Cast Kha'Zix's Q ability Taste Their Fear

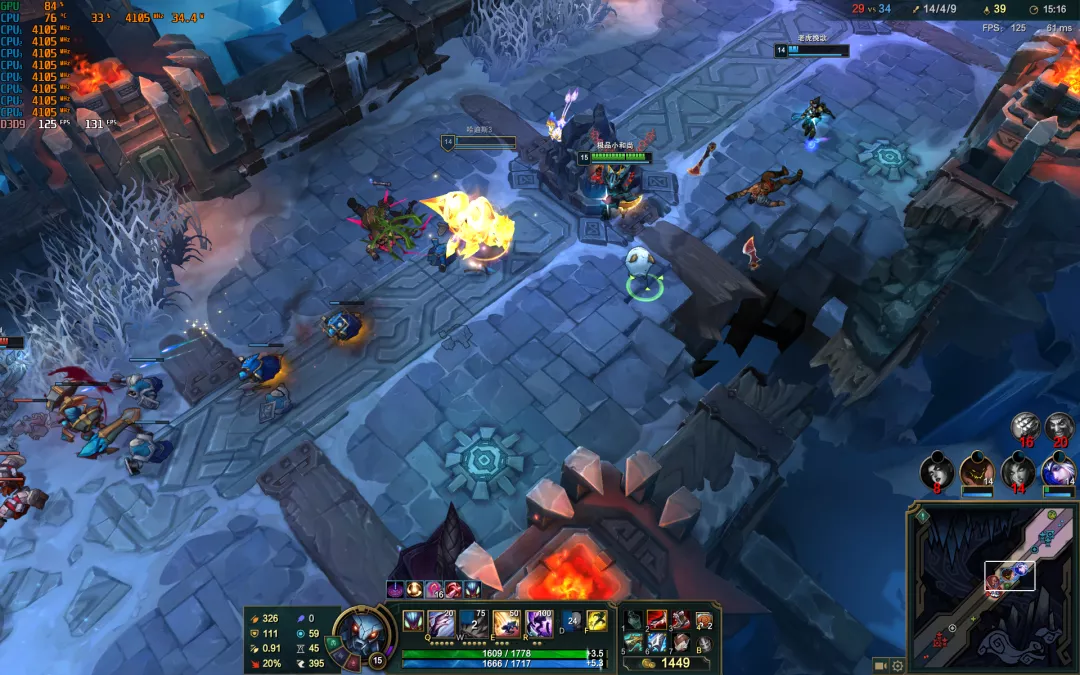click(442, 622)
